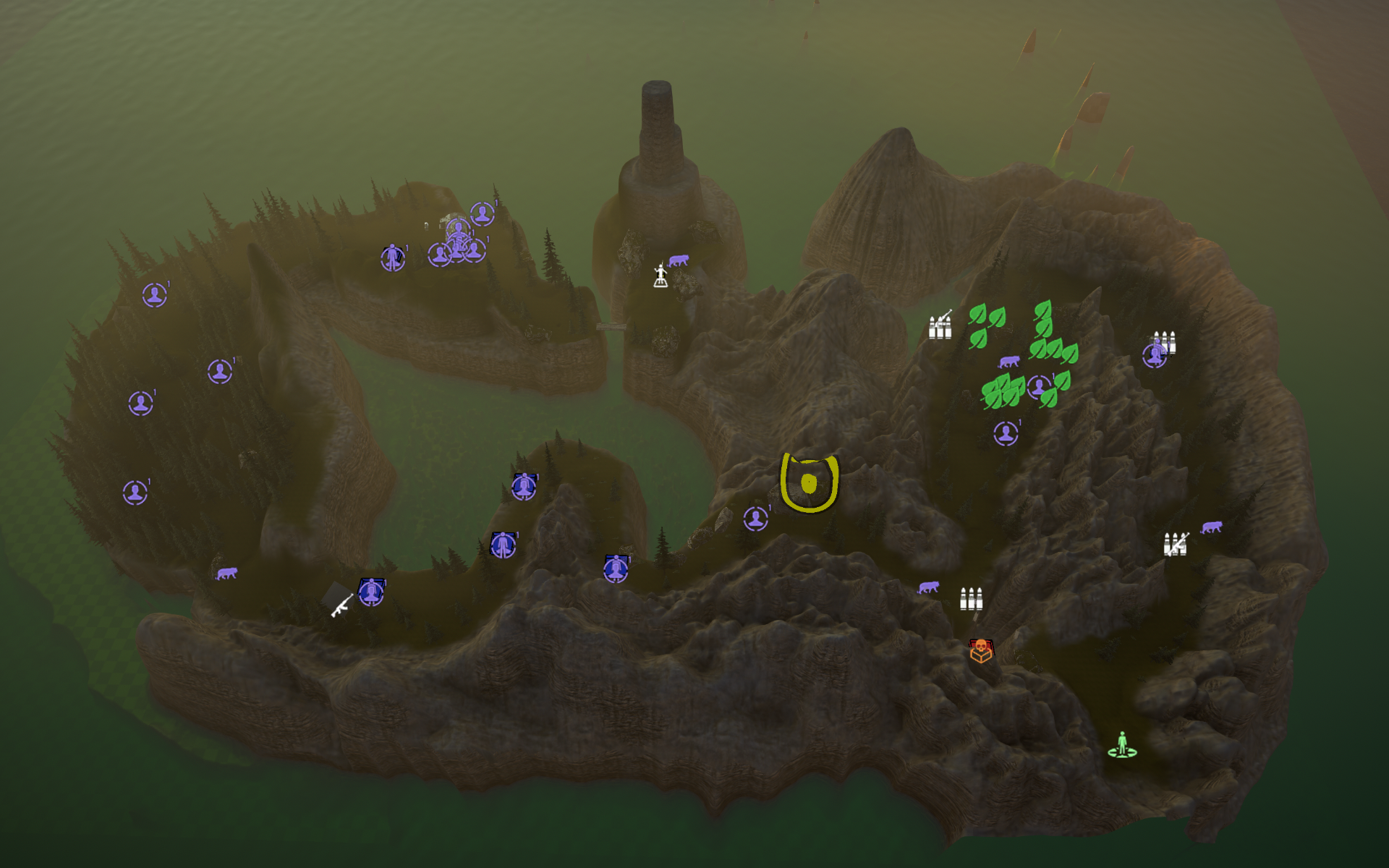
Task: Select the green player spawn marker
Action: pos(1122,745)
